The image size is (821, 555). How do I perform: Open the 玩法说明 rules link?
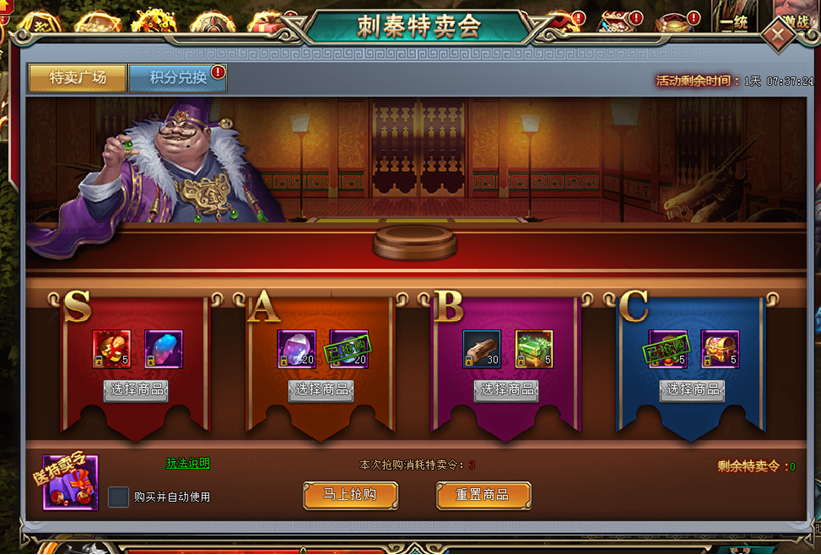(188, 464)
